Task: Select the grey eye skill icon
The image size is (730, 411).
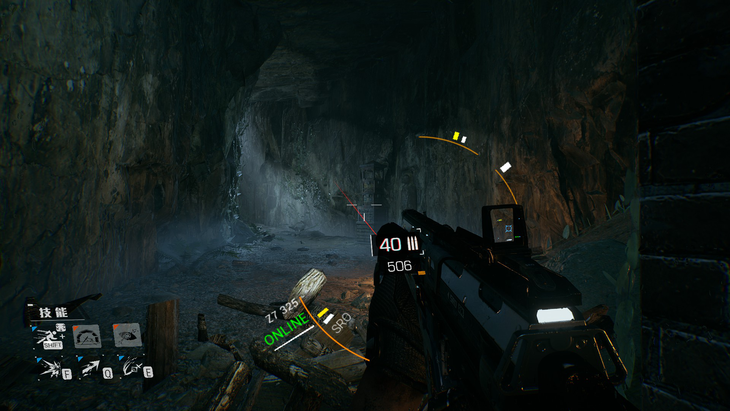Action: click(x=126, y=335)
